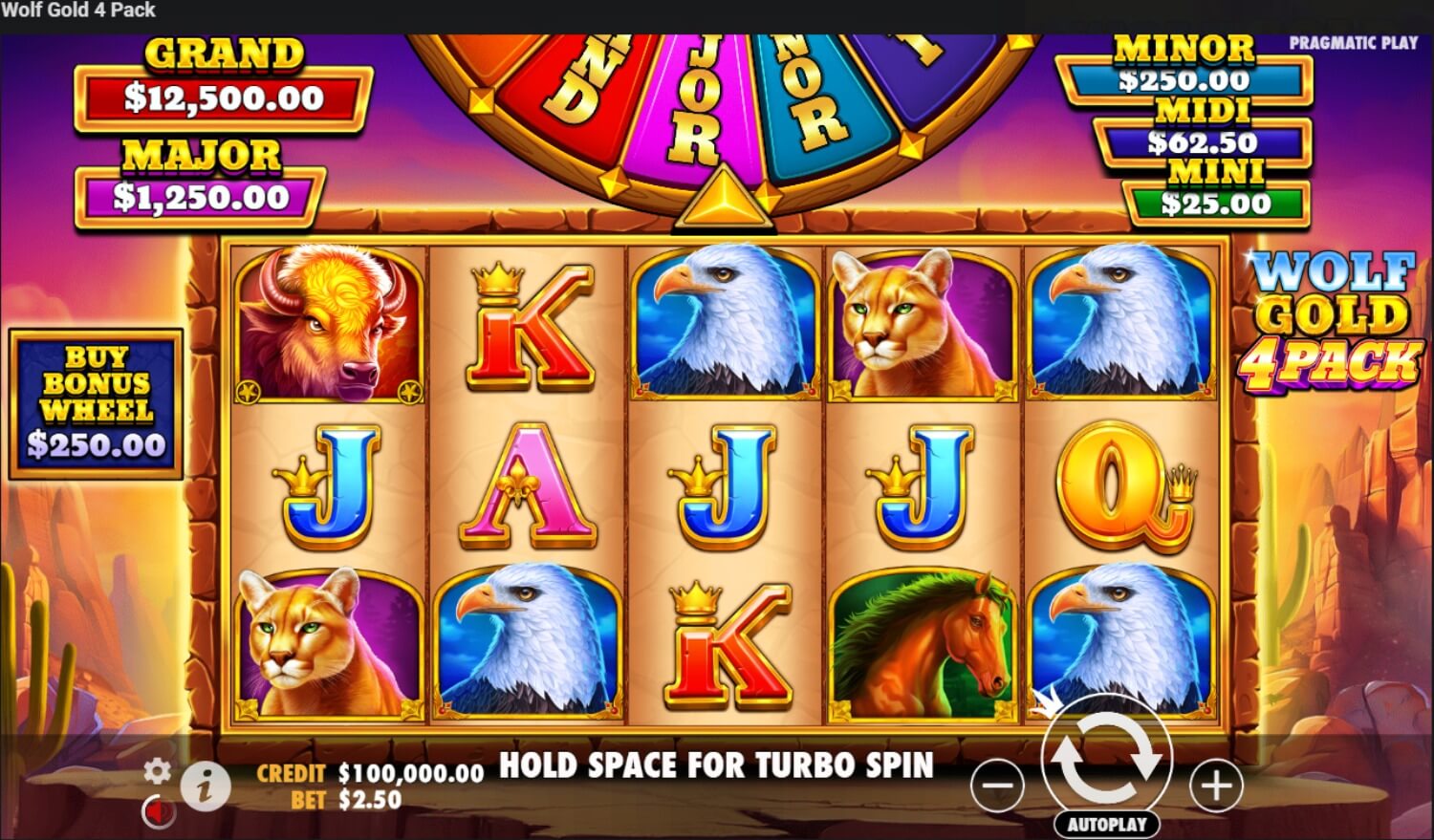Open the gear settings menu
Screen dimensions: 1434x840
(157, 771)
